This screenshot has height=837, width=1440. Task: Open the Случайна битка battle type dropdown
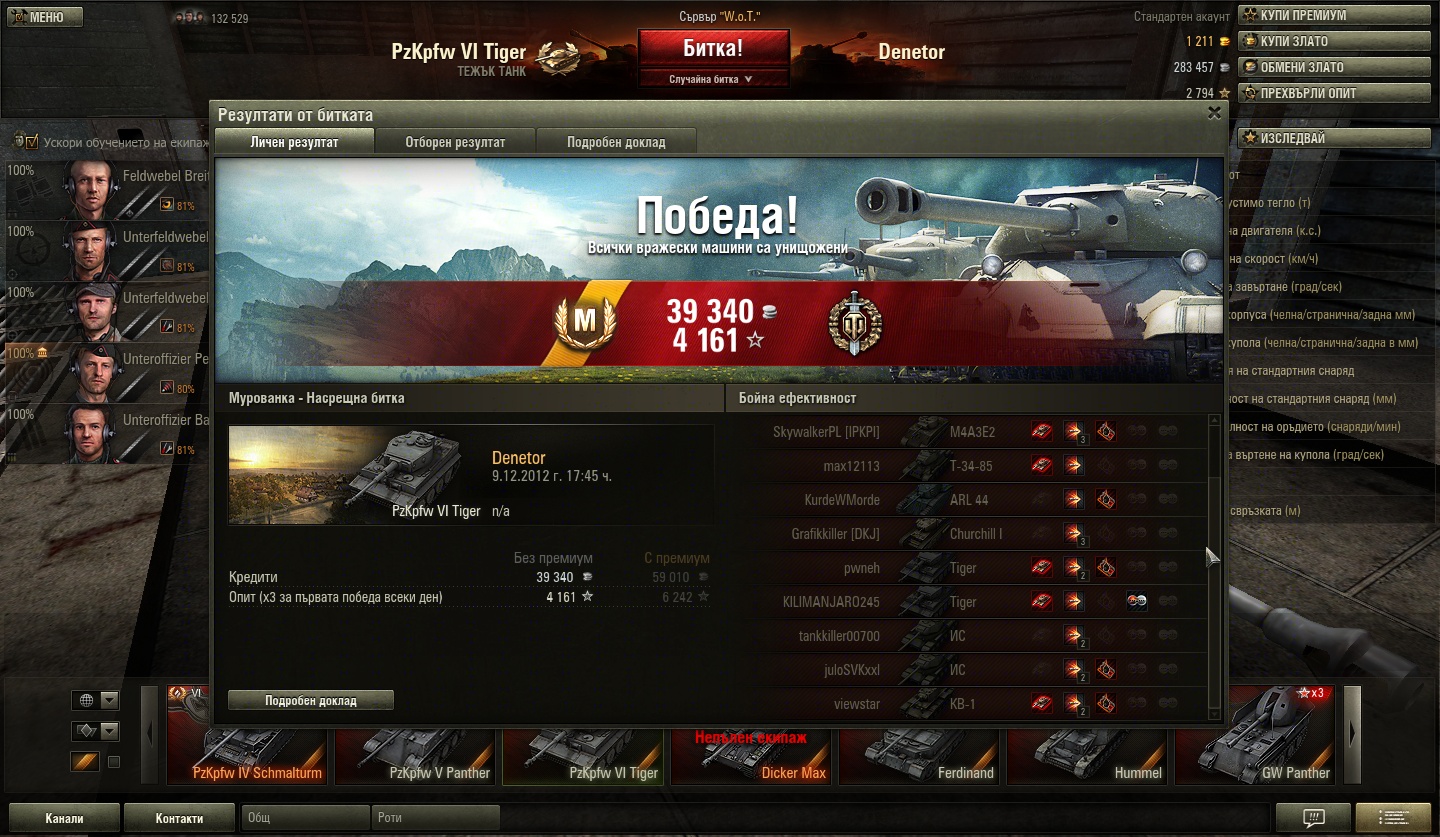[713, 79]
